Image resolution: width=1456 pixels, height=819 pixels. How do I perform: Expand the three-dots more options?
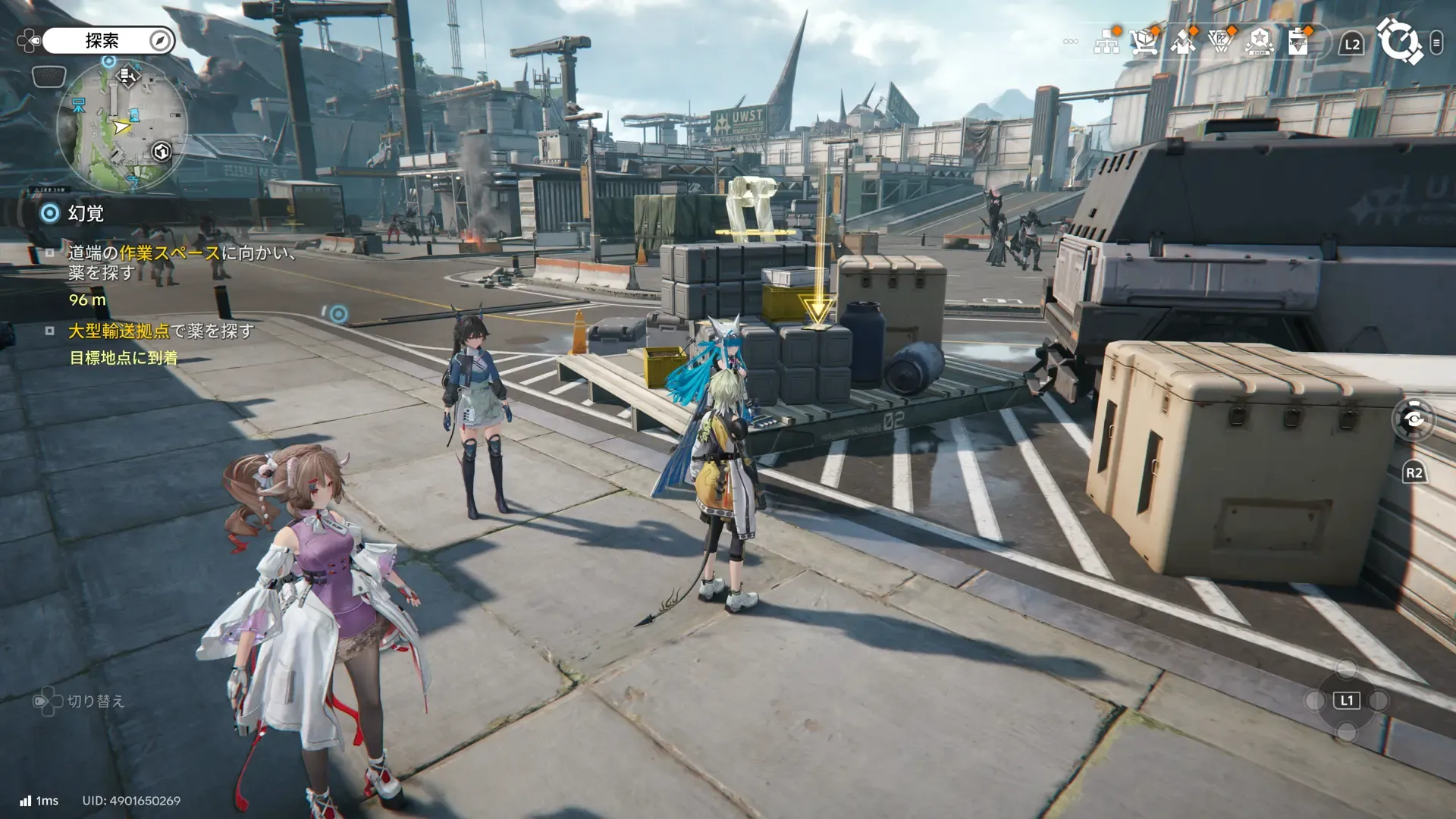pyautogui.click(x=1071, y=42)
